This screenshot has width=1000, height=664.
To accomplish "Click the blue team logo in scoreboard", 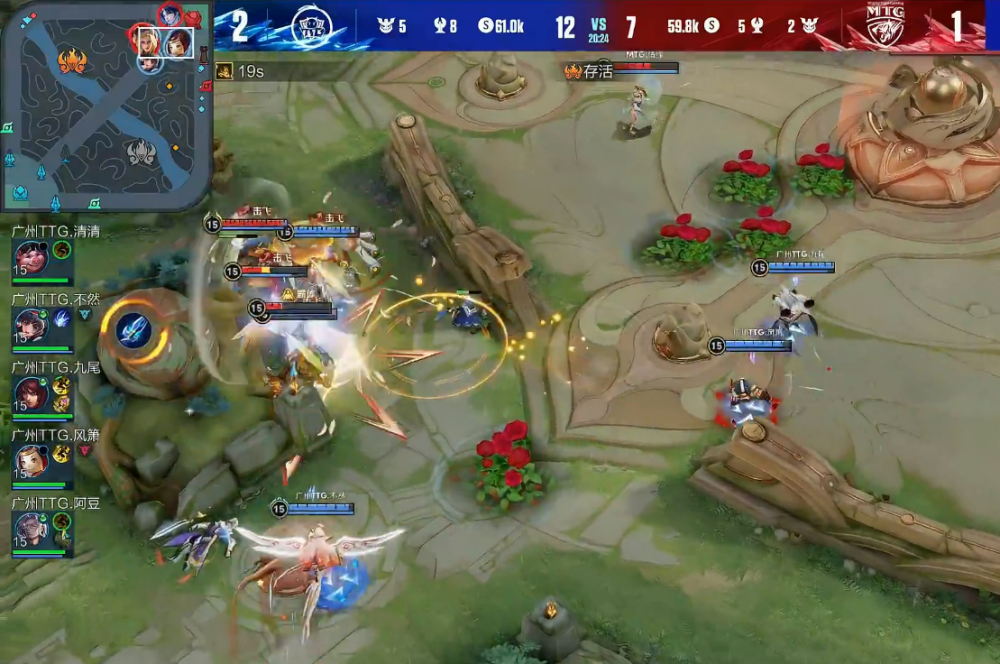I will click(x=312, y=27).
